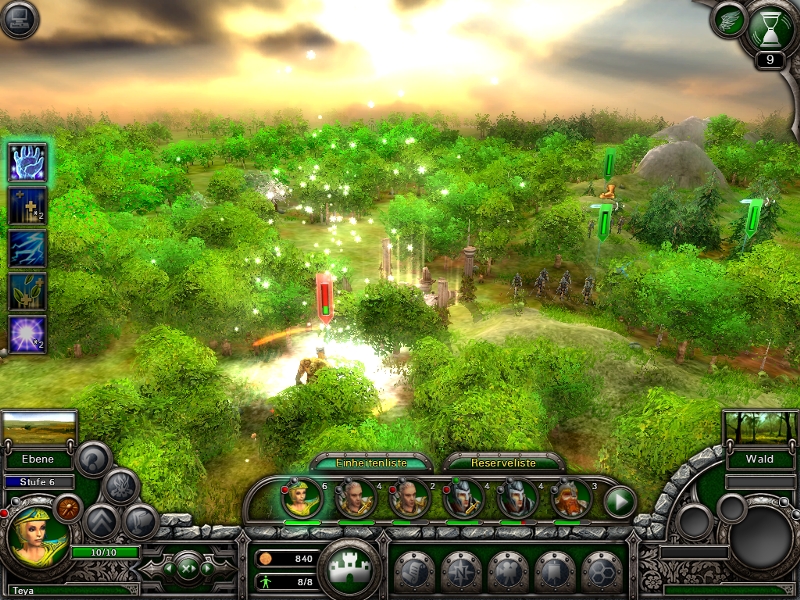The width and height of the screenshot is (800, 600).
Task: Click the double chevron rank-up button
Action: point(102,521)
